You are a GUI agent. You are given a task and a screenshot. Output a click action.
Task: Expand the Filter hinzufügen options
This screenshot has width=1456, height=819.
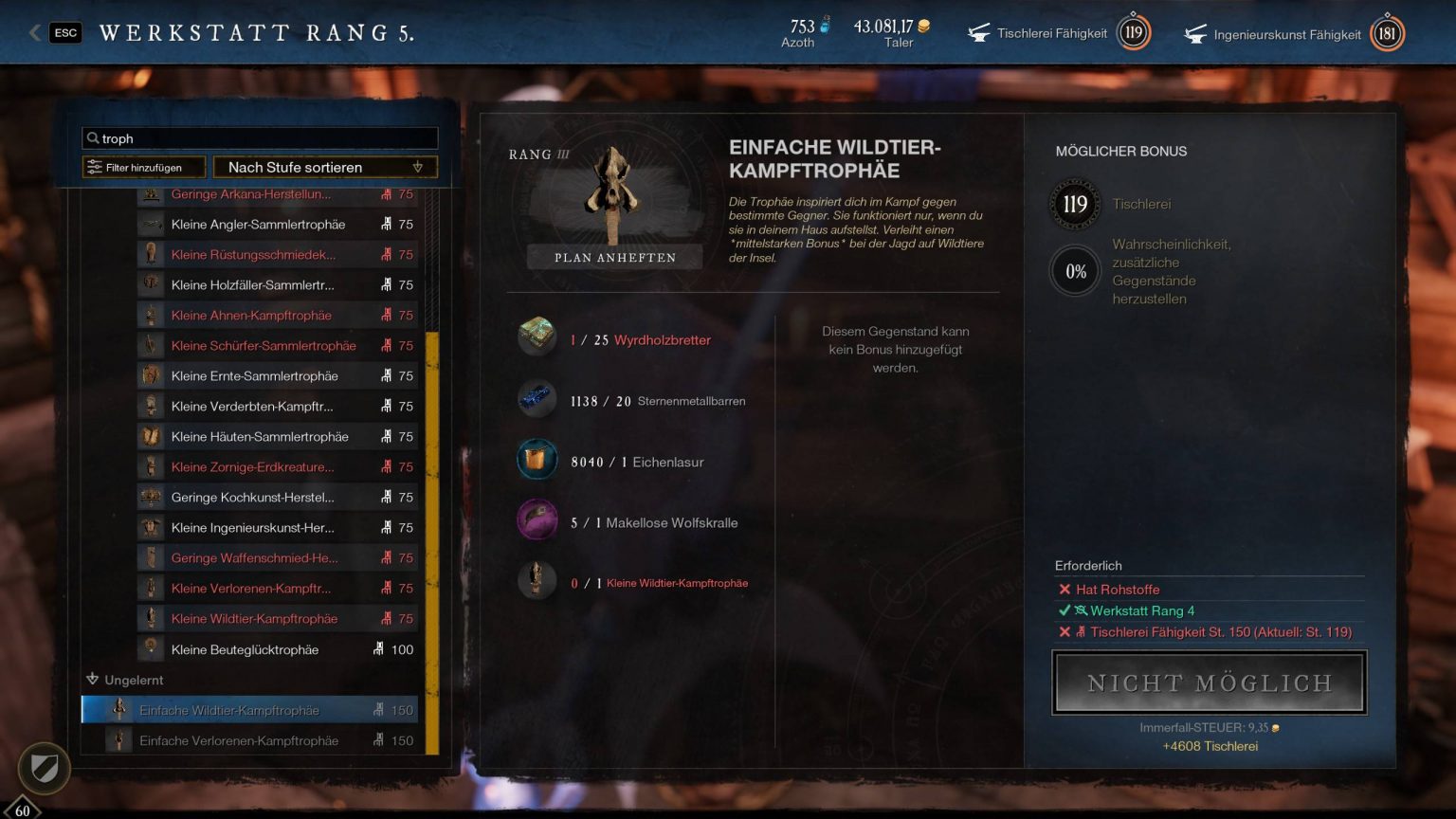[143, 167]
